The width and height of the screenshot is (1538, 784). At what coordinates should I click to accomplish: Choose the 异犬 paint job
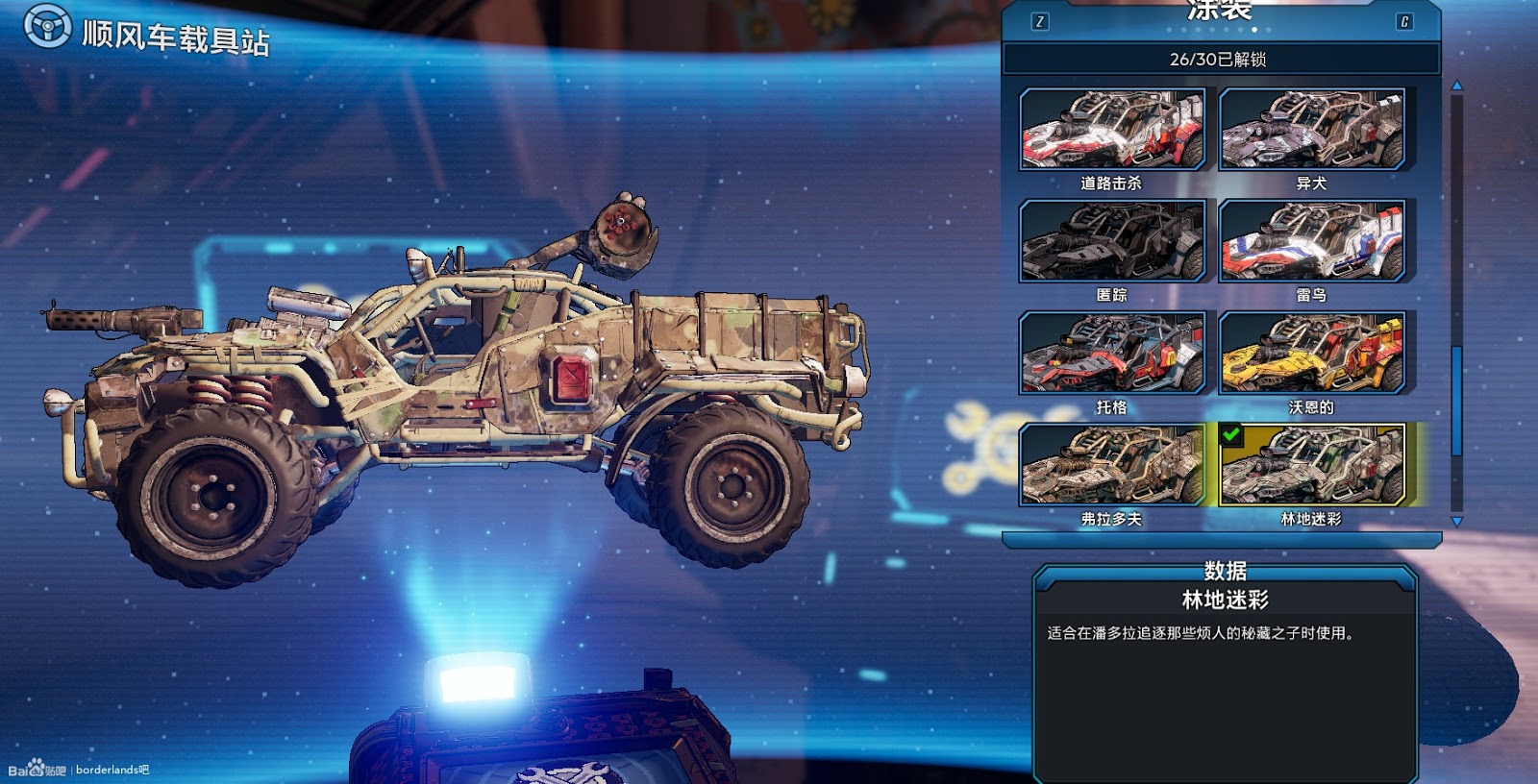tap(1311, 130)
